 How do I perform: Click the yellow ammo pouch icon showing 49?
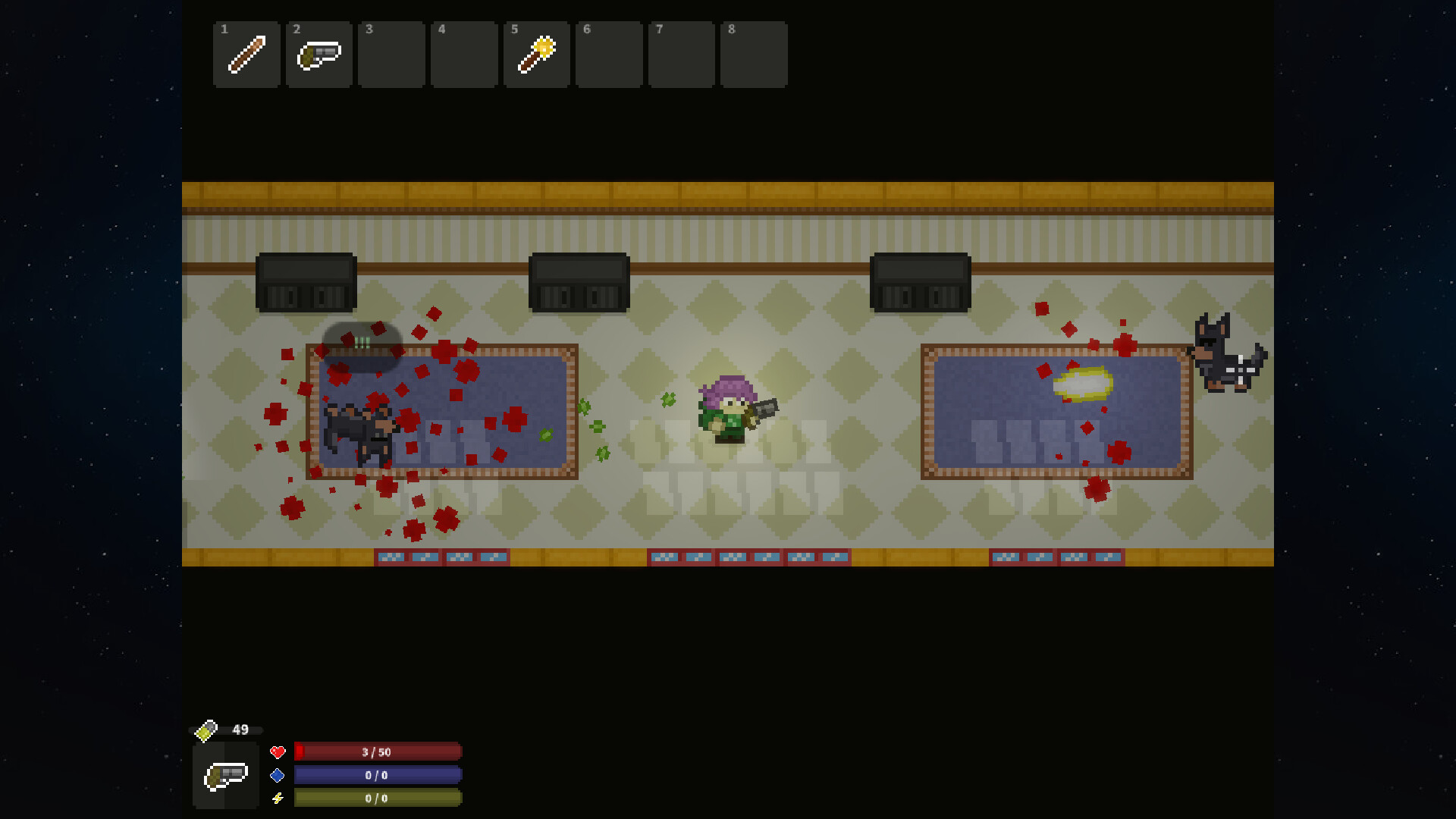(x=206, y=730)
